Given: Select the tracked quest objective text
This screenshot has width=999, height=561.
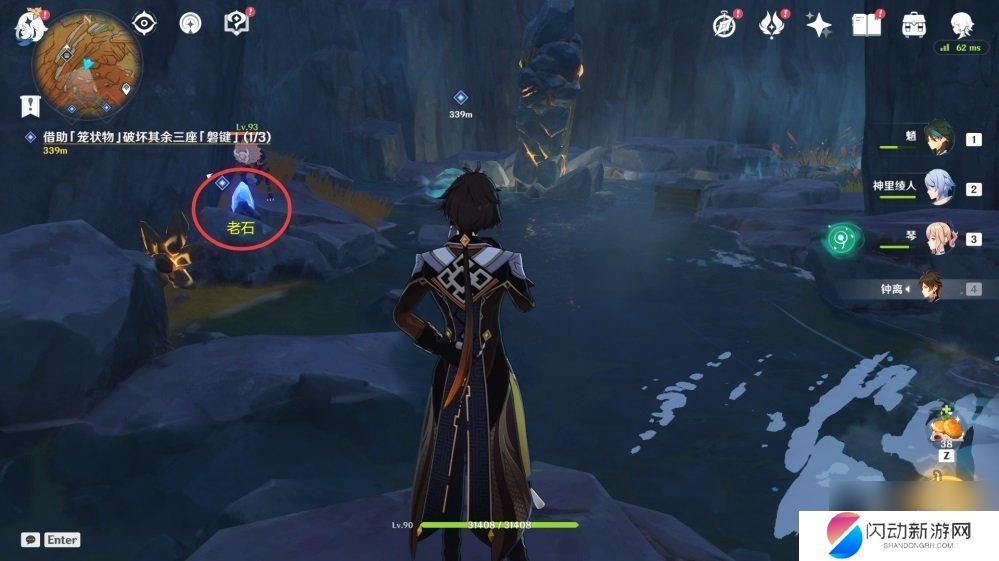Looking at the screenshot, I should [157, 136].
